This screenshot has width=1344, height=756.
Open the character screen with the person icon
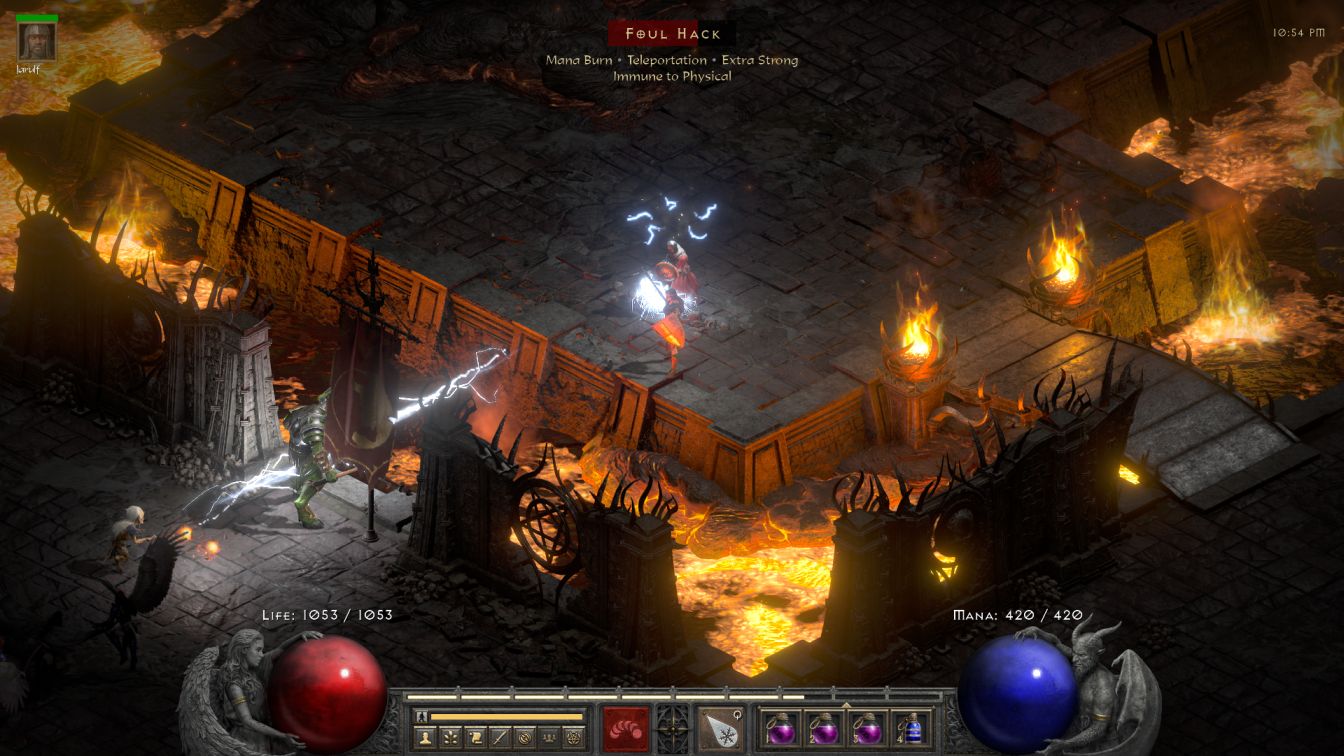[424, 737]
